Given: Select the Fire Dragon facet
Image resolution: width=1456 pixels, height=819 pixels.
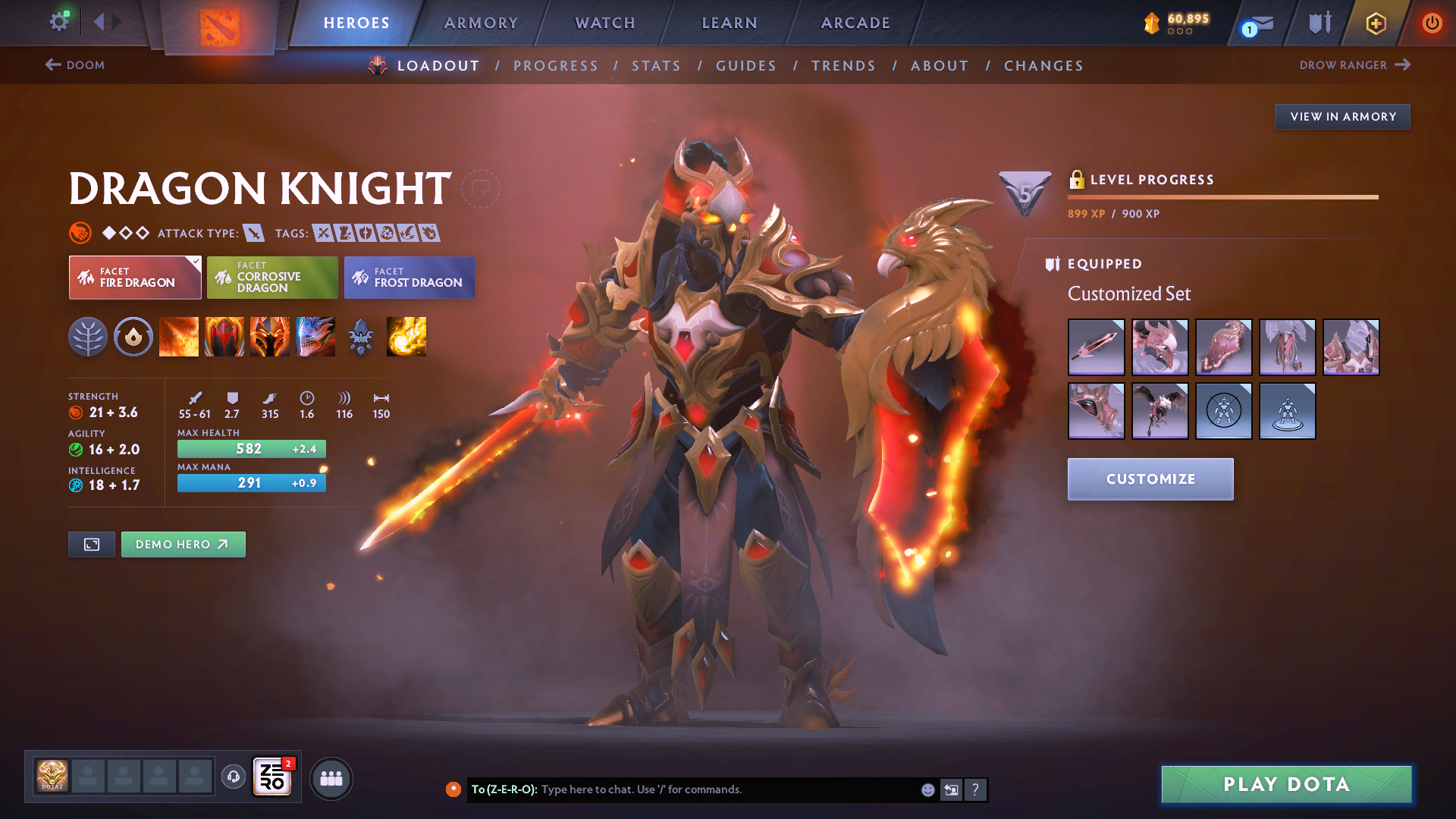Looking at the screenshot, I should click(135, 278).
